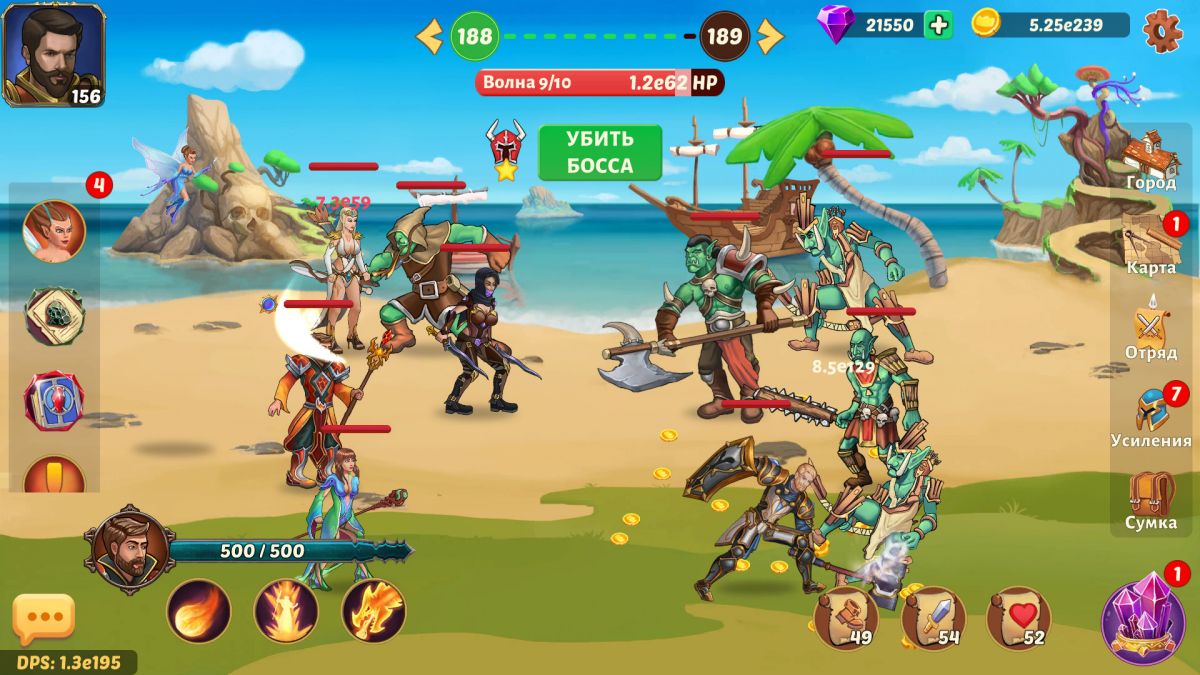1200x675 pixels.
Task: Open the settings gear
Action: pyautogui.click(x=1162, y=30)
